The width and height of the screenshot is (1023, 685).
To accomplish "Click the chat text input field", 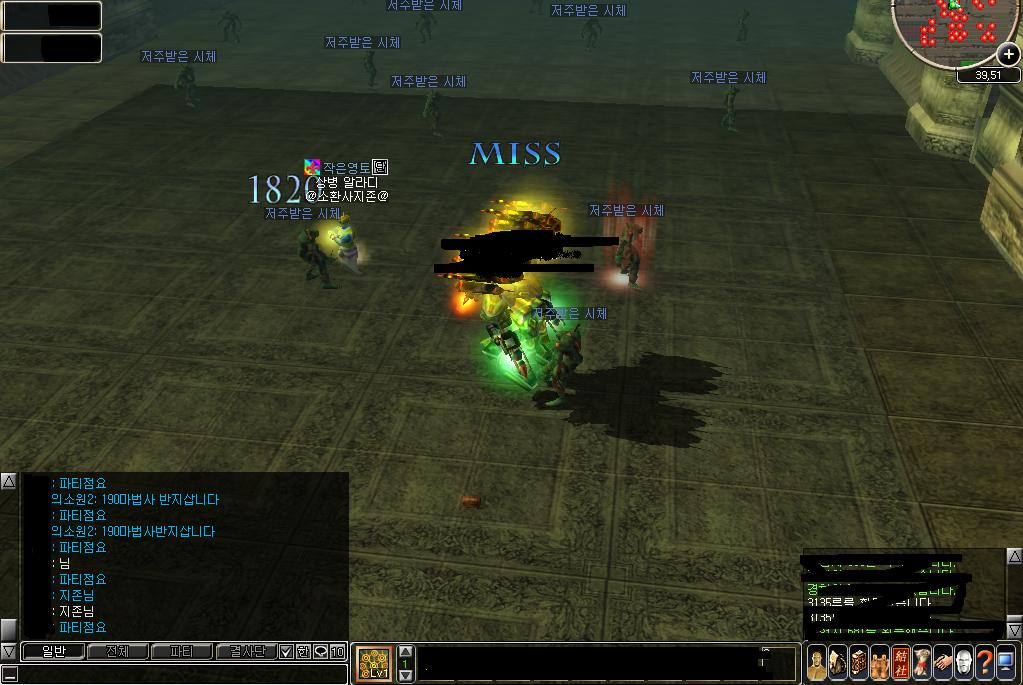I will coord(180,675).
